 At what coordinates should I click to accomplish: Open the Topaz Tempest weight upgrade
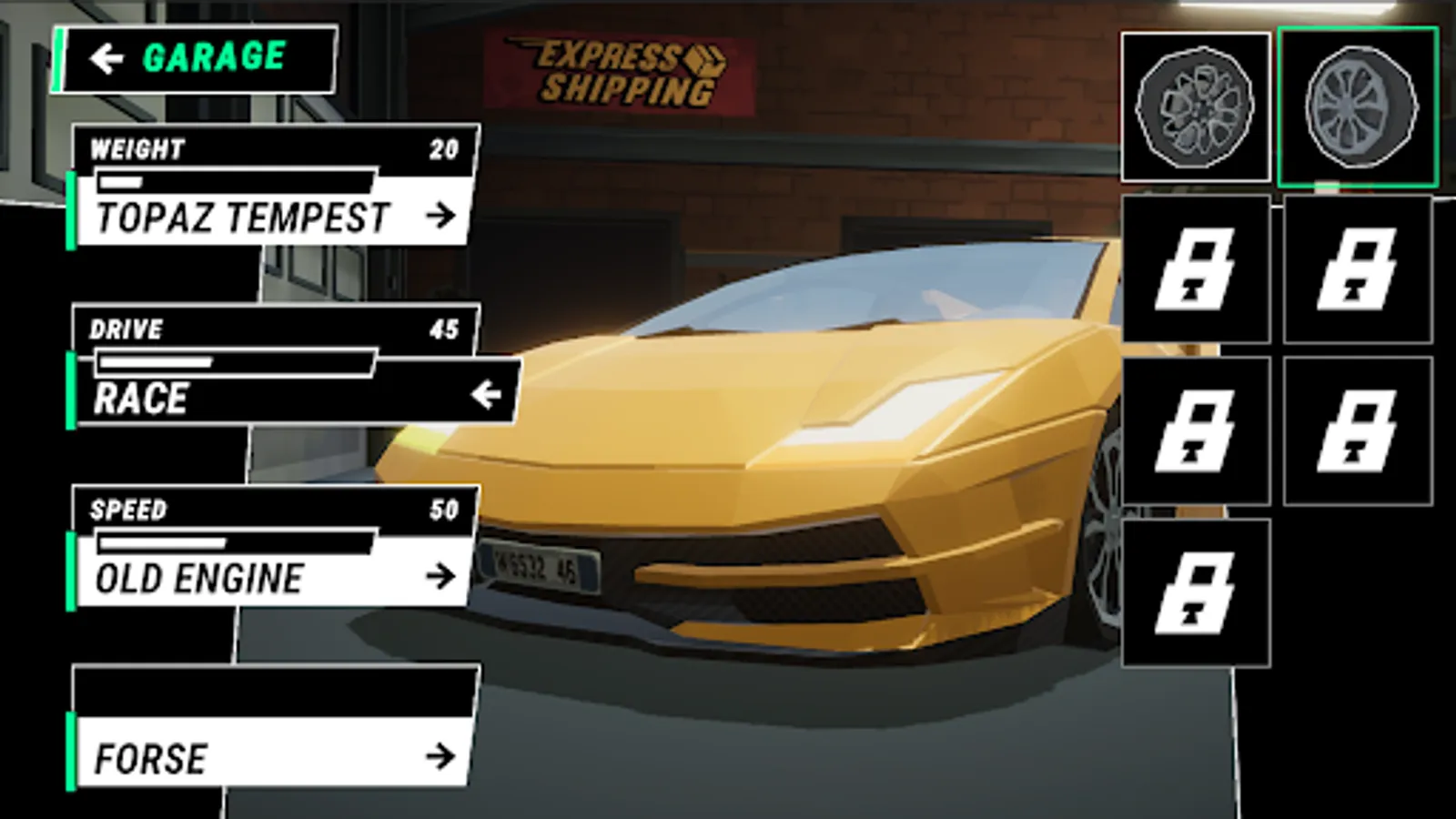273,216
